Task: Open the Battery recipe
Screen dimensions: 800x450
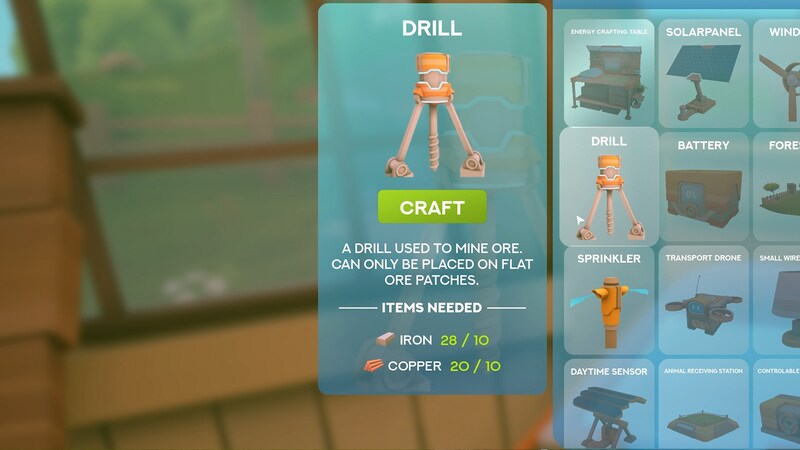Action: coord(704,187)
